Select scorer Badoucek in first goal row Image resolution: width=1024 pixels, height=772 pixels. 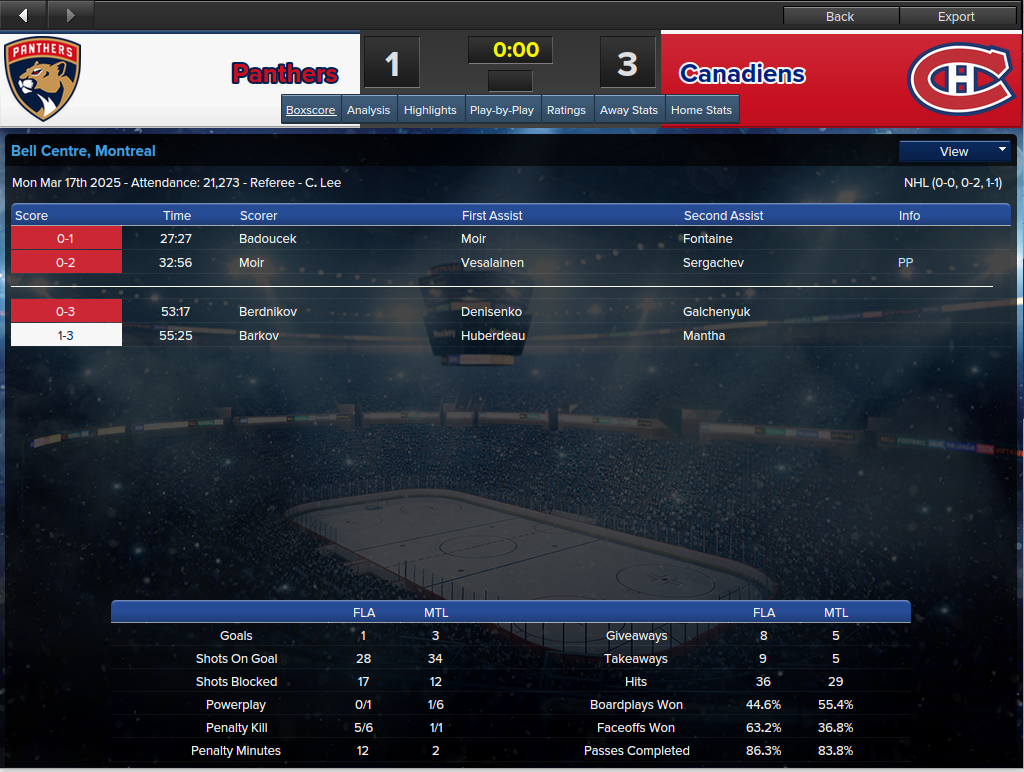click(x=268, y=239)
